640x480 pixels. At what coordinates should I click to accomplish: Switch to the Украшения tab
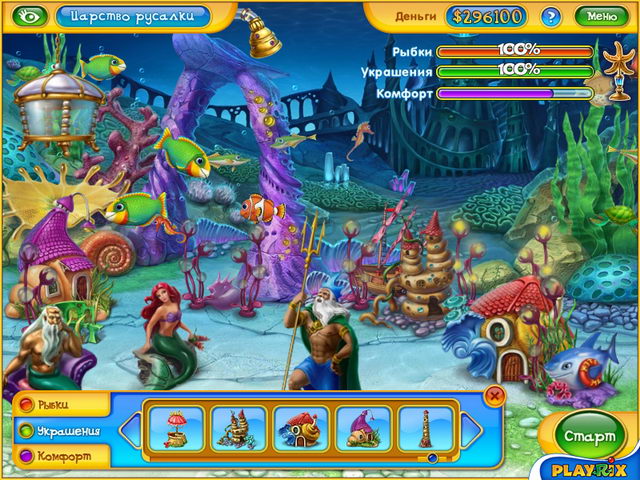coord(60,431)
